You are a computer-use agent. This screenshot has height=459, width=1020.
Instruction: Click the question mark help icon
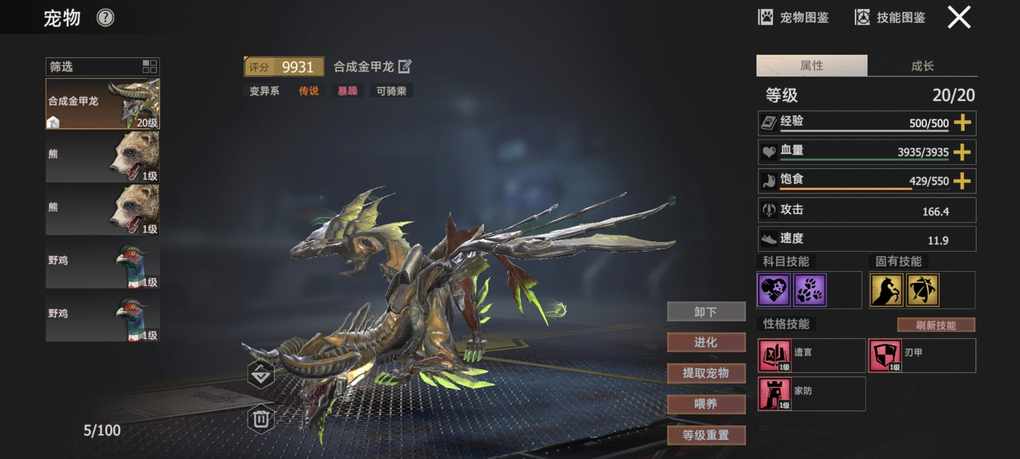point(106,17)
